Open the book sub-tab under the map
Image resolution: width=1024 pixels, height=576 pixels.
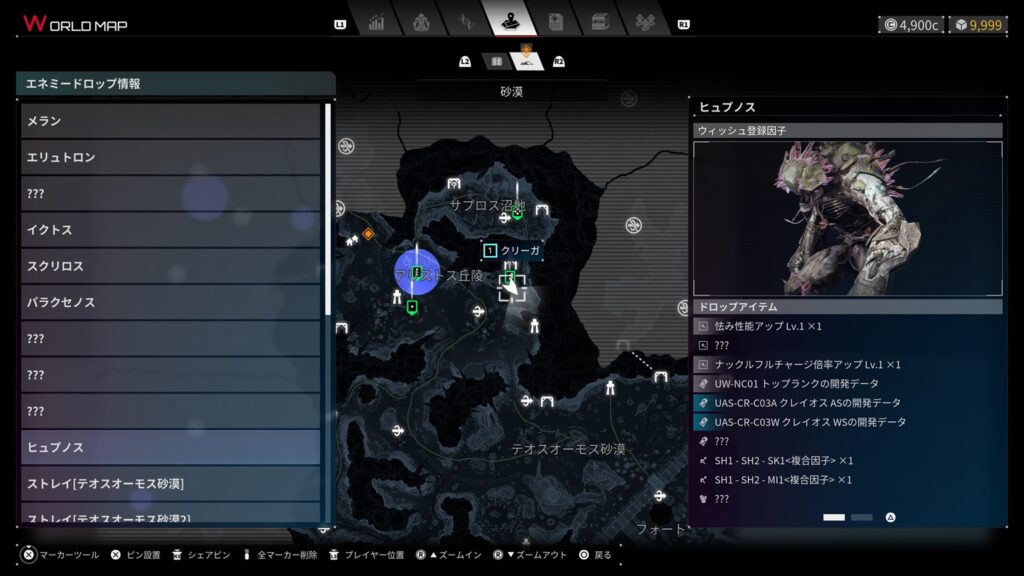pyautogui.click(x=496, y=62)
